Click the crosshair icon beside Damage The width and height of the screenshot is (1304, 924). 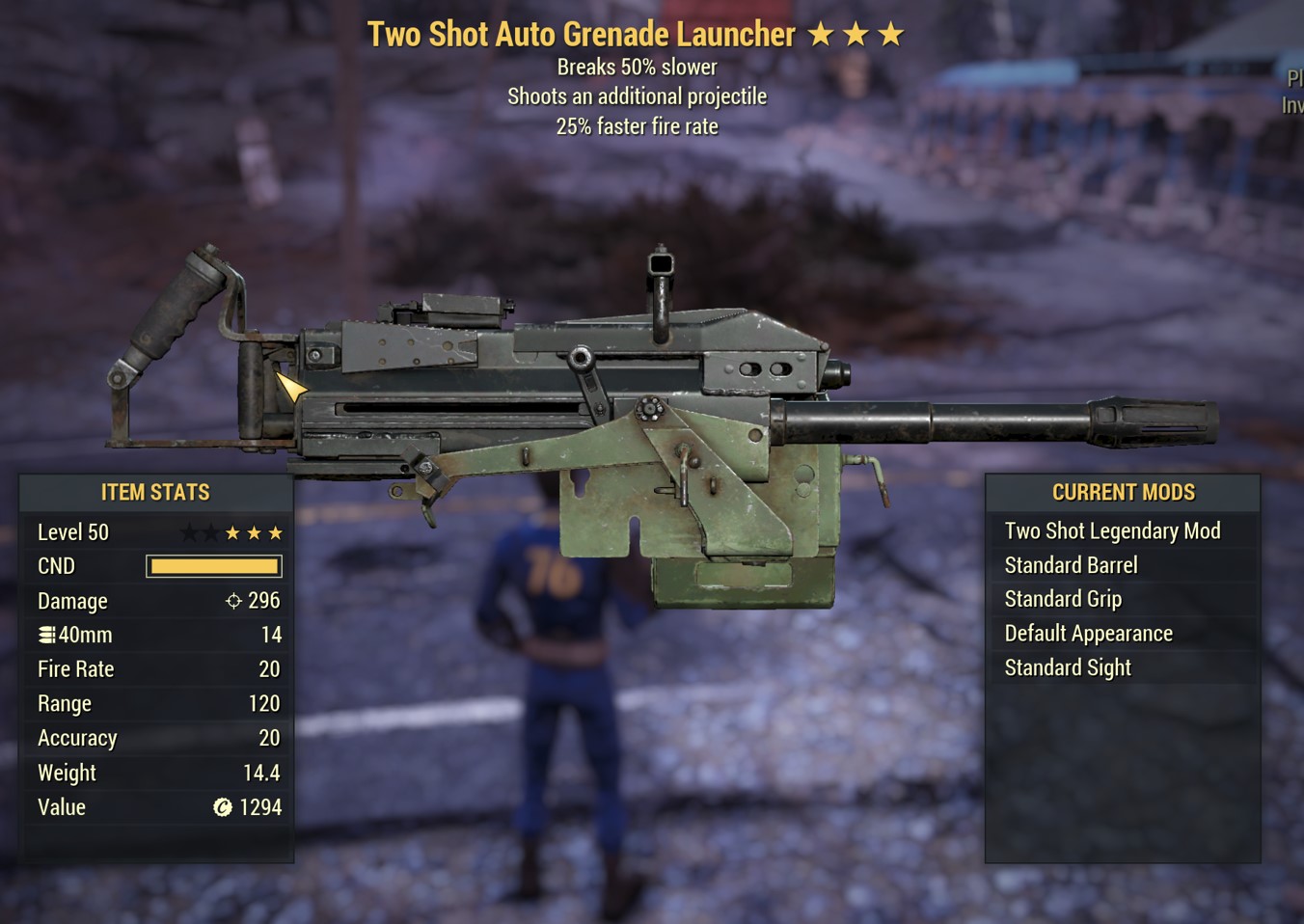click(x=232, y=600)
